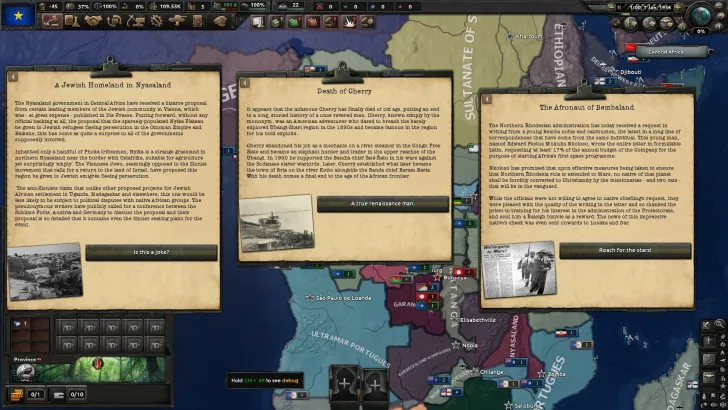Choose the "Is this a joke?" event option
The image size is (728, 410).
pyautogui.click(x=151, y=253)
